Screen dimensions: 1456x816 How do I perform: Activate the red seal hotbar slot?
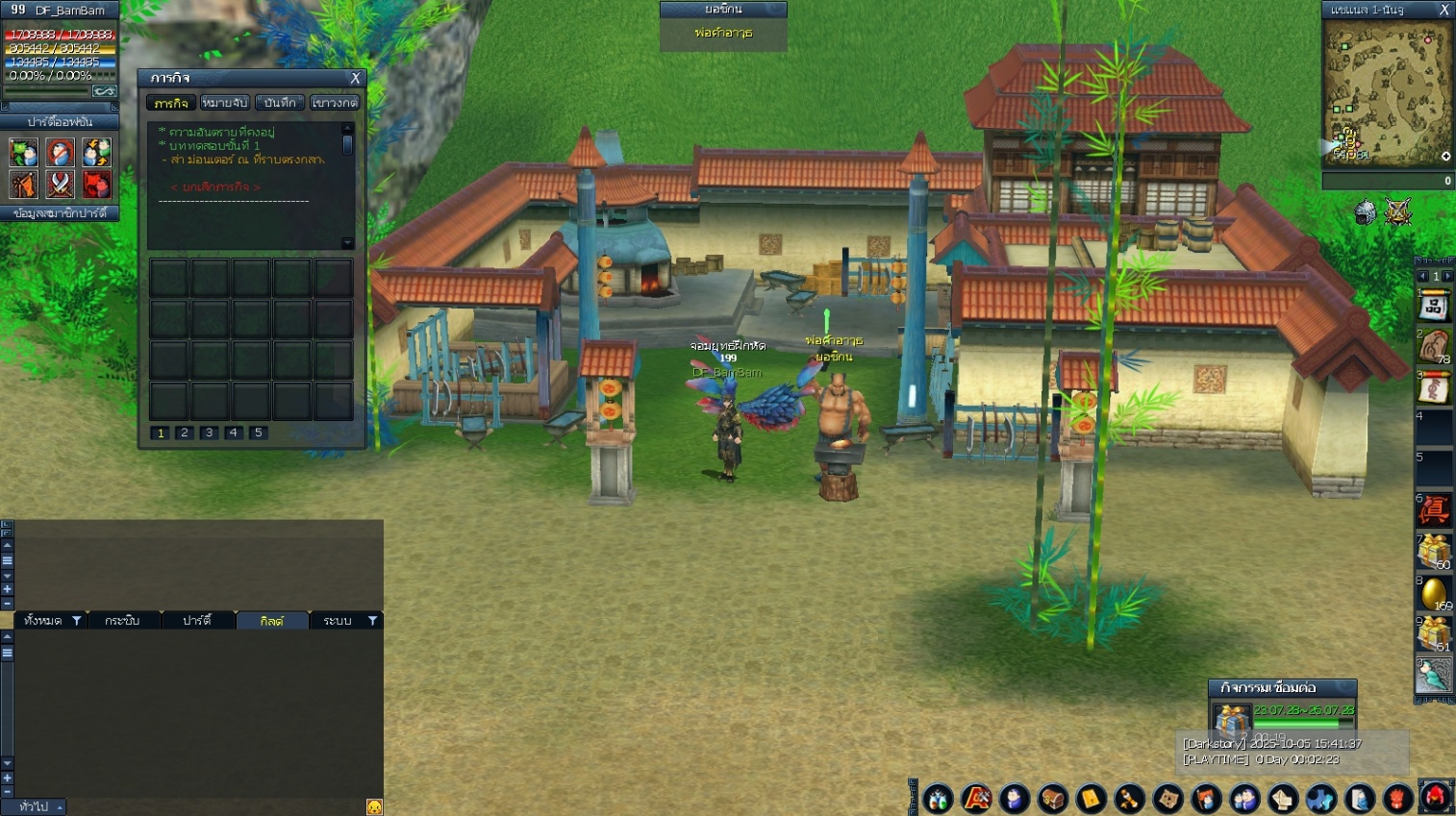1434,509
